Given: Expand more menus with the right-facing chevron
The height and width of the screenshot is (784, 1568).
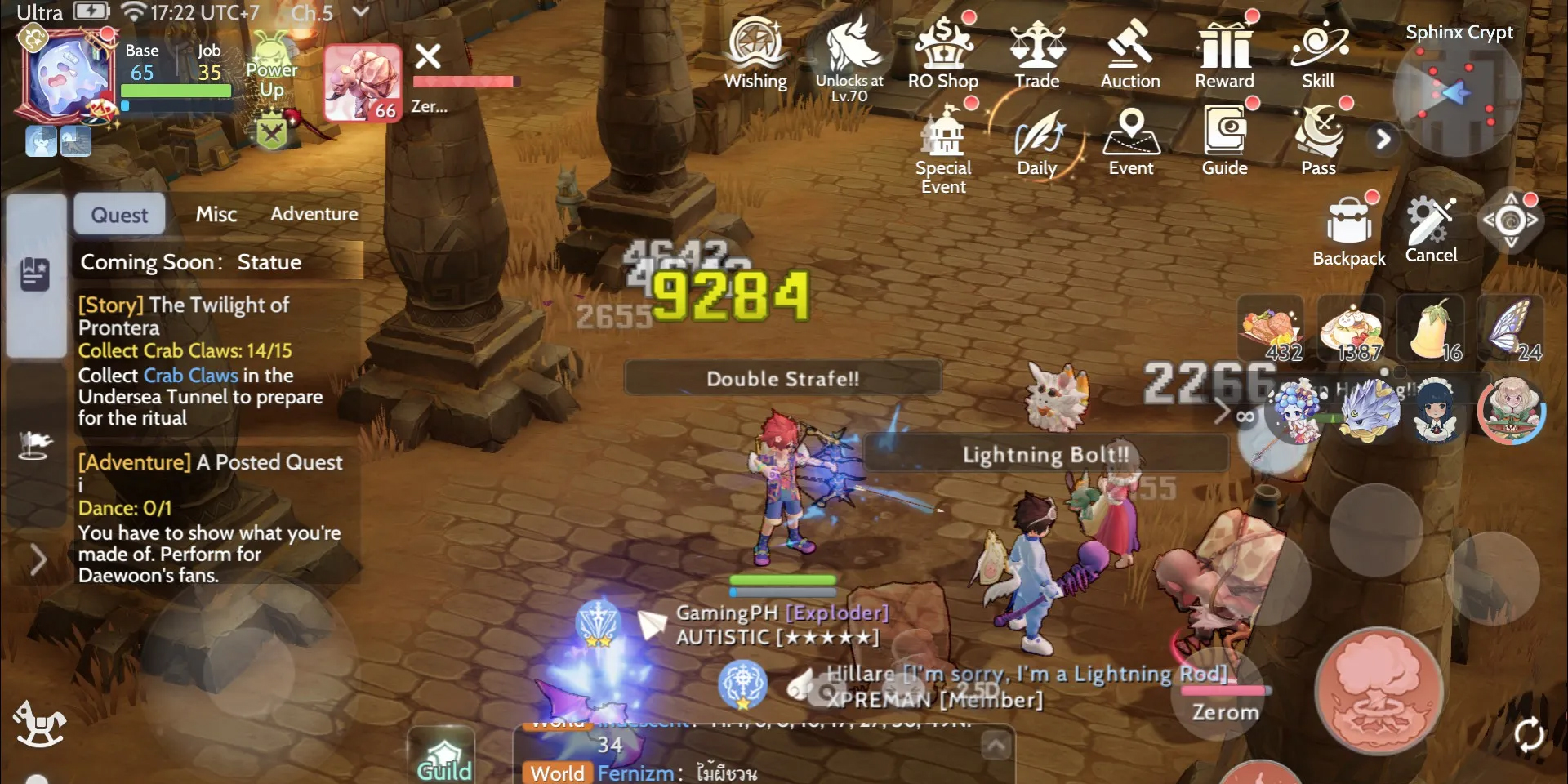Looking at the screenshot, I should 1383,140.
